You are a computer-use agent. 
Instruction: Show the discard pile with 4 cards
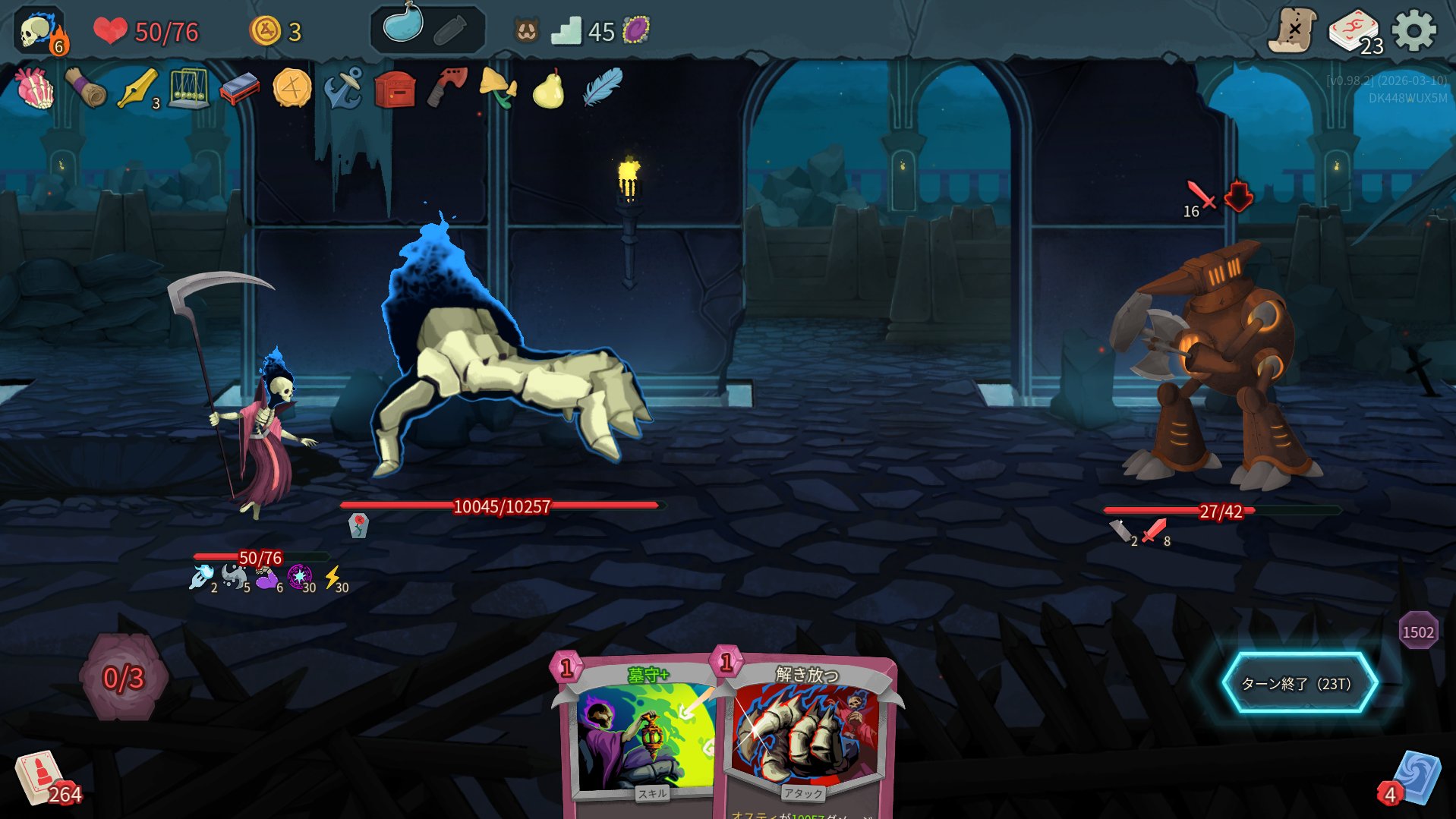(x=1413, y=780)
